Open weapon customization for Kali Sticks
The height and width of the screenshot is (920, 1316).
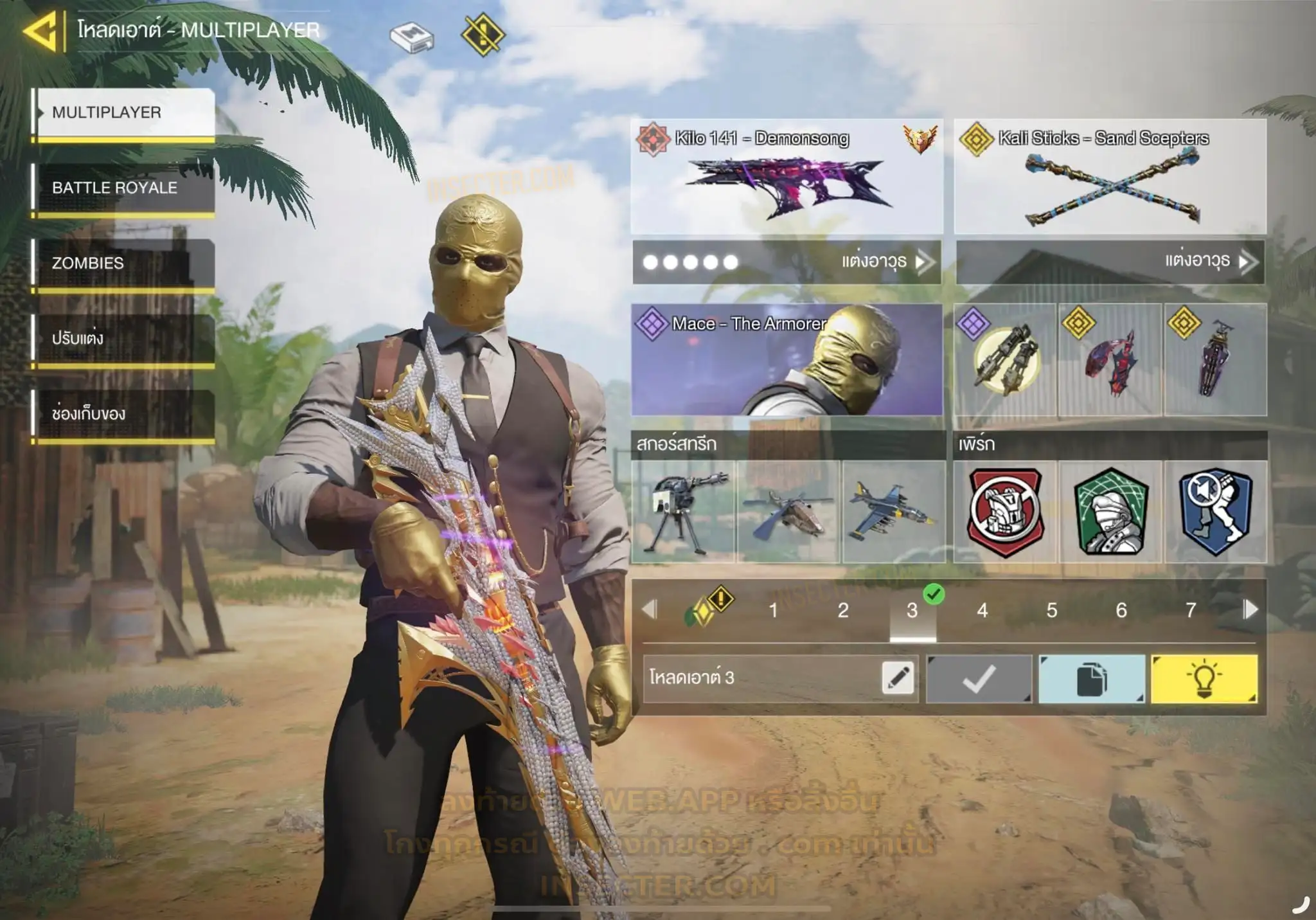[x=1110, y=262]
